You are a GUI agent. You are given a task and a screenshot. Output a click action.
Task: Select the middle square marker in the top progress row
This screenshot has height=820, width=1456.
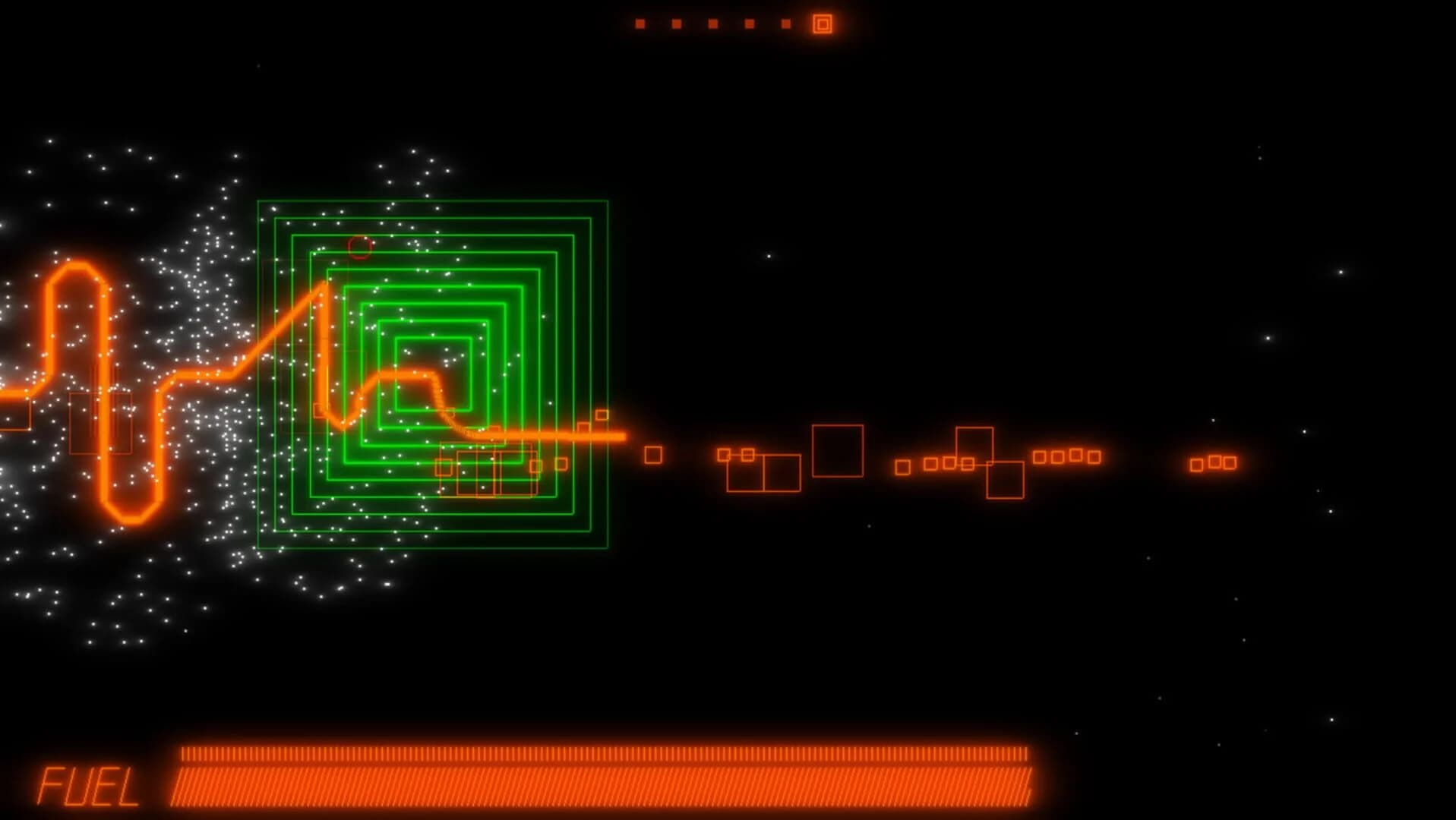click(712, 24)
